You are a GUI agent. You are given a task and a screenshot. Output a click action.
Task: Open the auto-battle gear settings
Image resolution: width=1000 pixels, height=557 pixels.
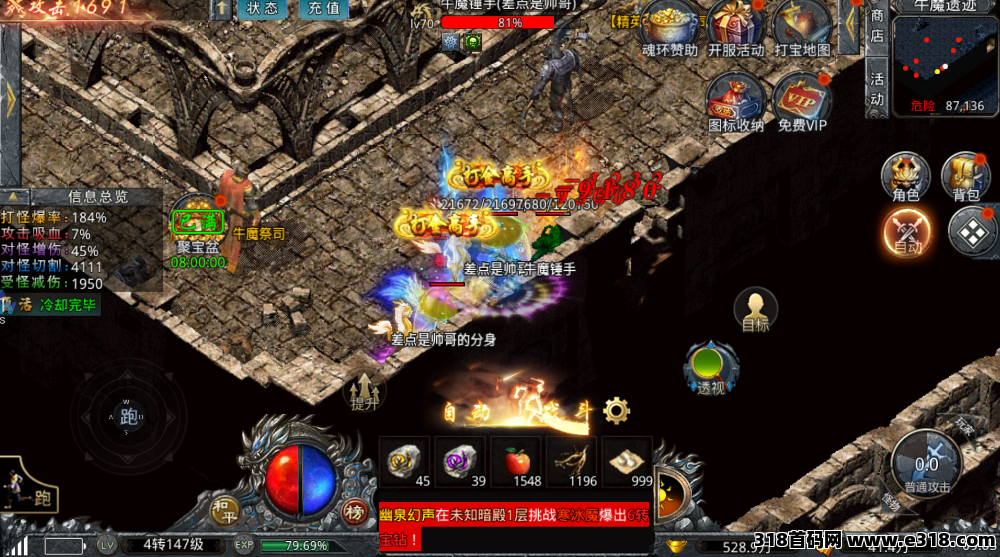(616, 409)
